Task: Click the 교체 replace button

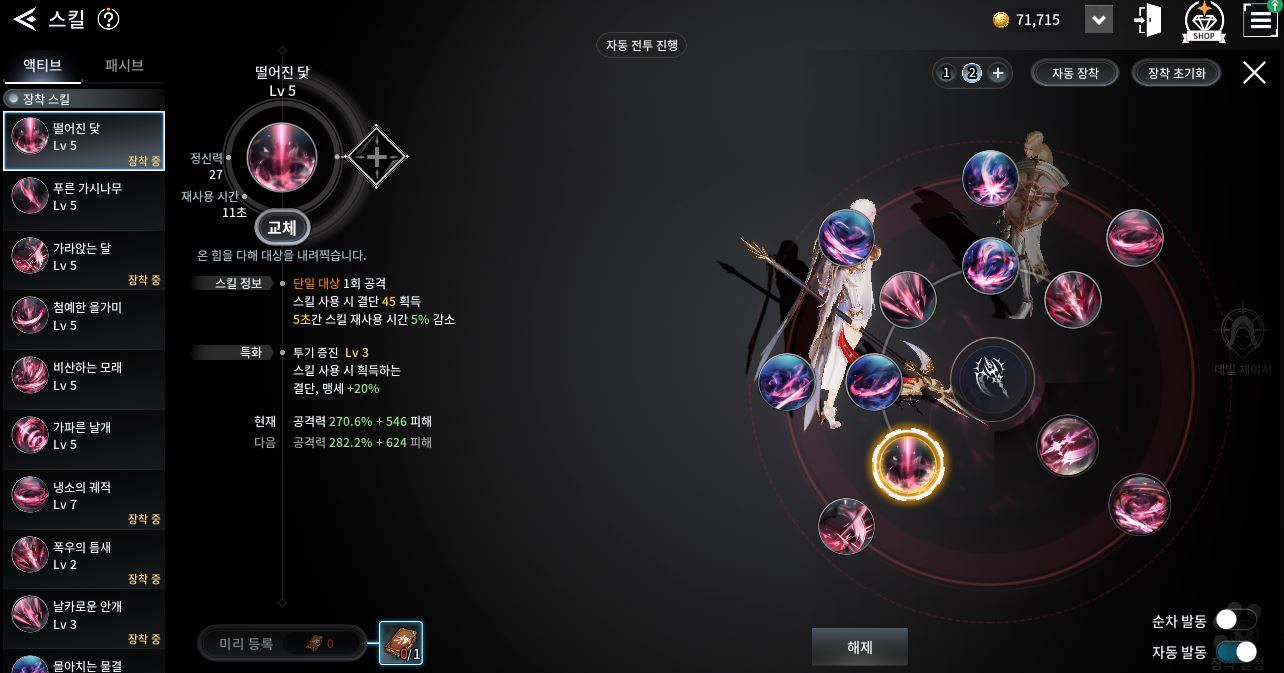Action: 282,228
